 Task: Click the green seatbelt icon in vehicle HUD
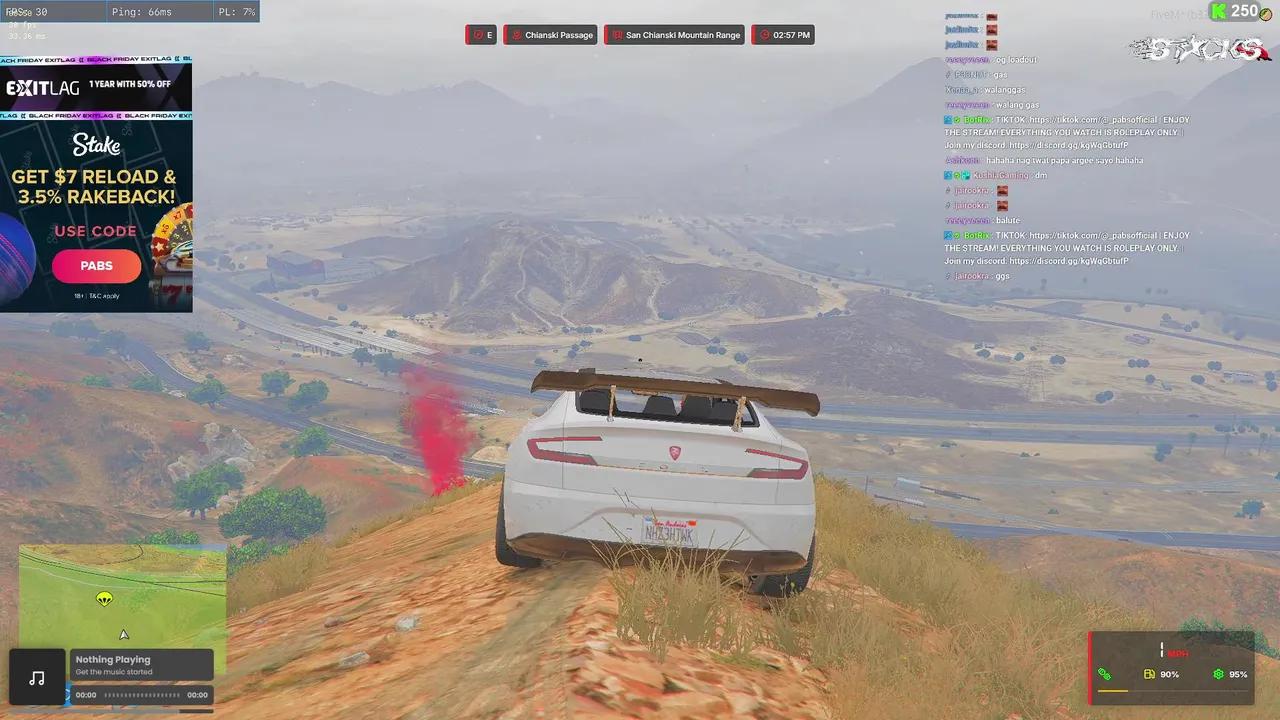pos(1105,675)
